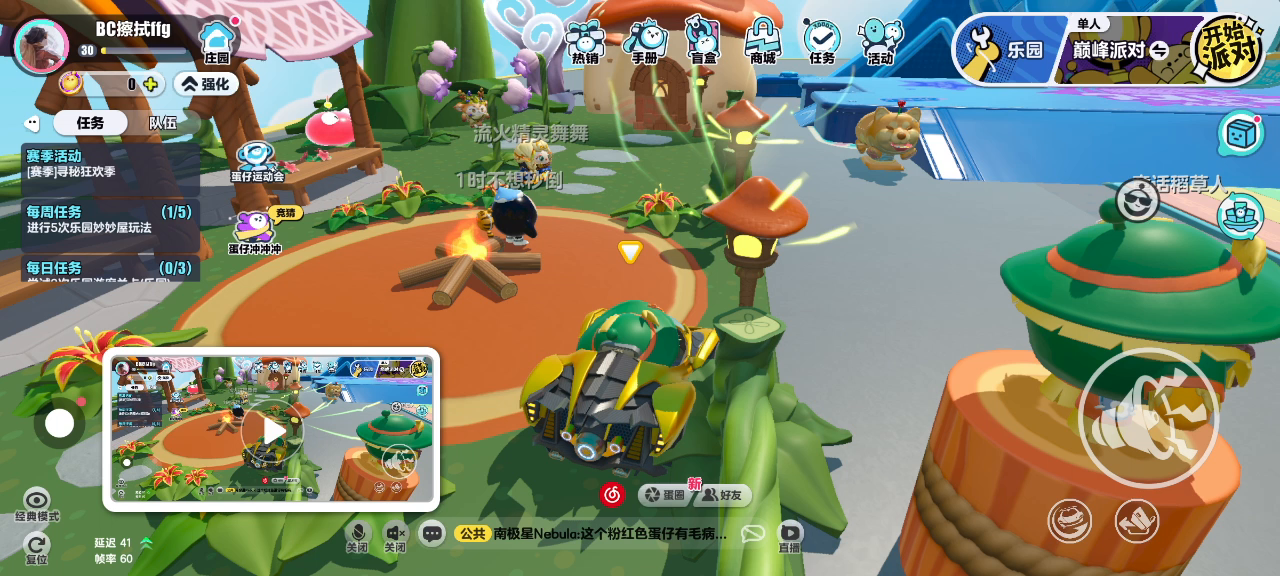Open the 手册 handbook
The height and width of the screenshot is (576, 1280).
[645, 42]
